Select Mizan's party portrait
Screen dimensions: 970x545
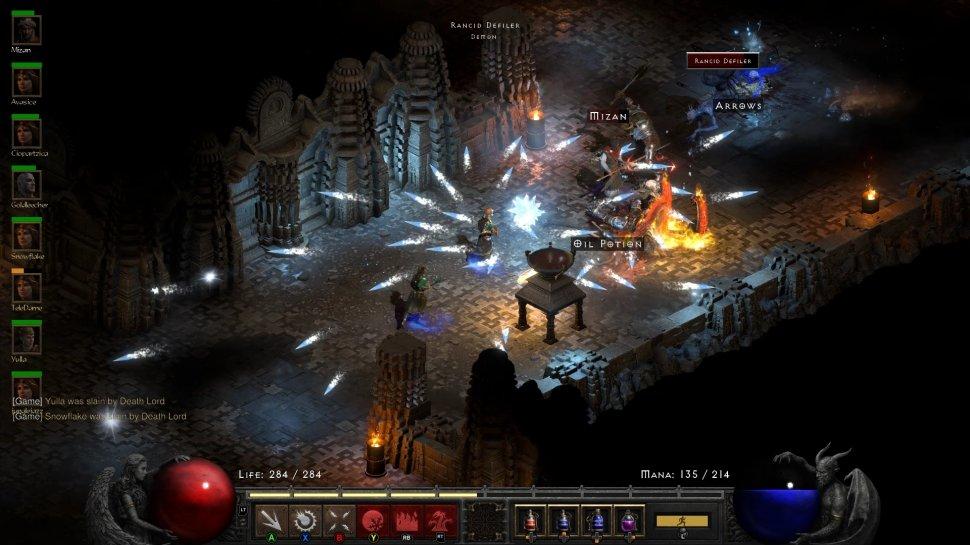tap(26, 30)
